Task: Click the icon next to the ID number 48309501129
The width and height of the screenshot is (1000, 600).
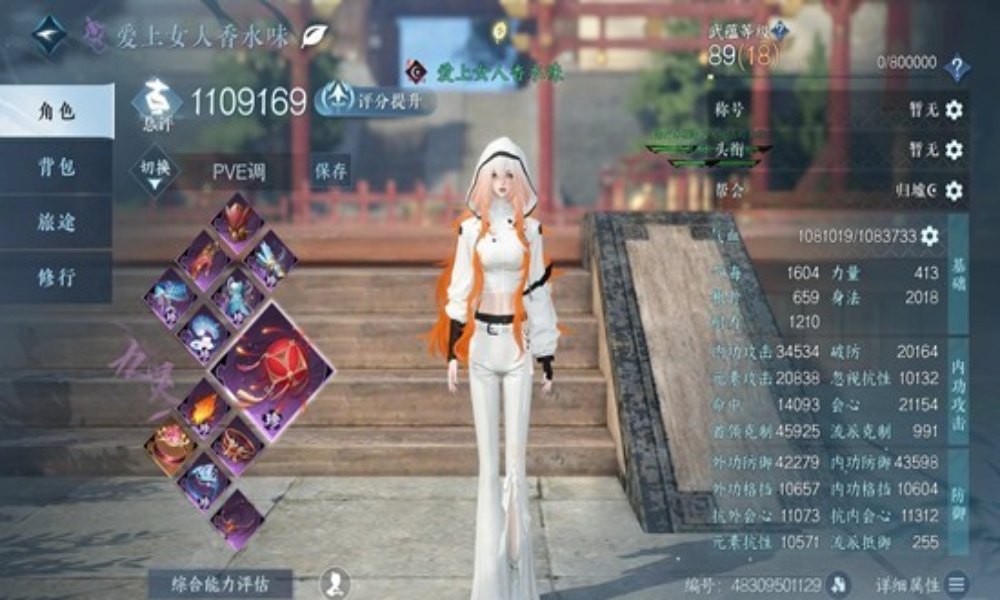Action: click(x=838, y=583)
